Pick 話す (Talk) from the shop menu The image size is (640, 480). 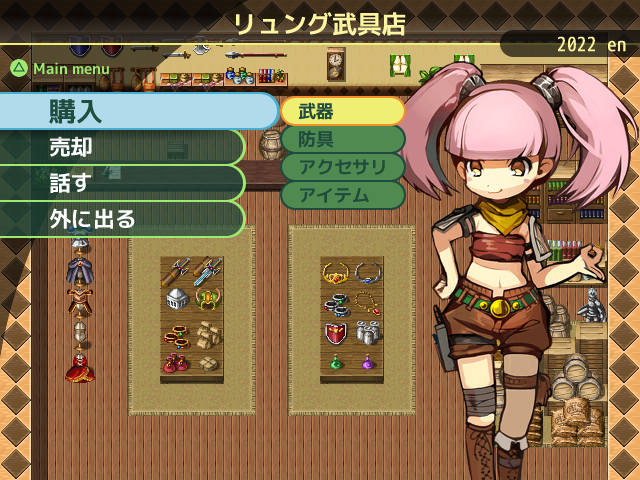click(120, 183)
